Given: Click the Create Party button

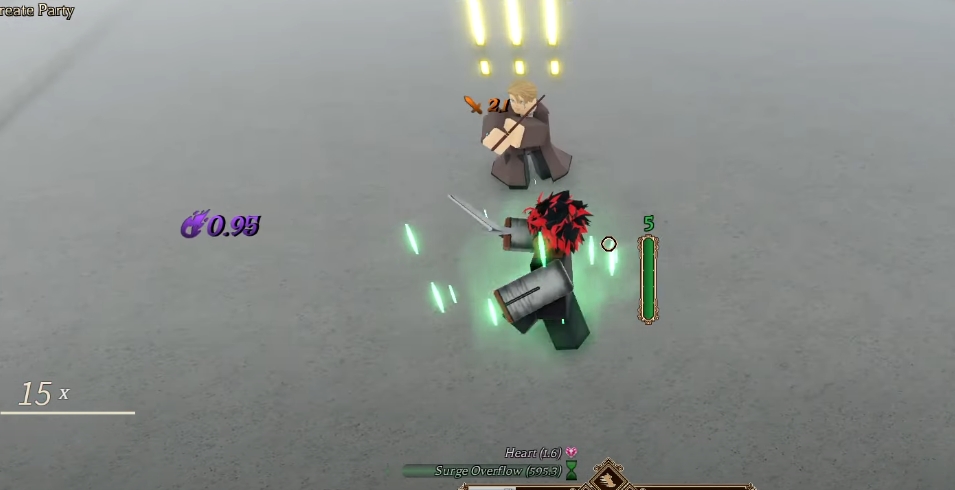Looking at the screenshot, I should pyautogui.click(x=37, y=11).
